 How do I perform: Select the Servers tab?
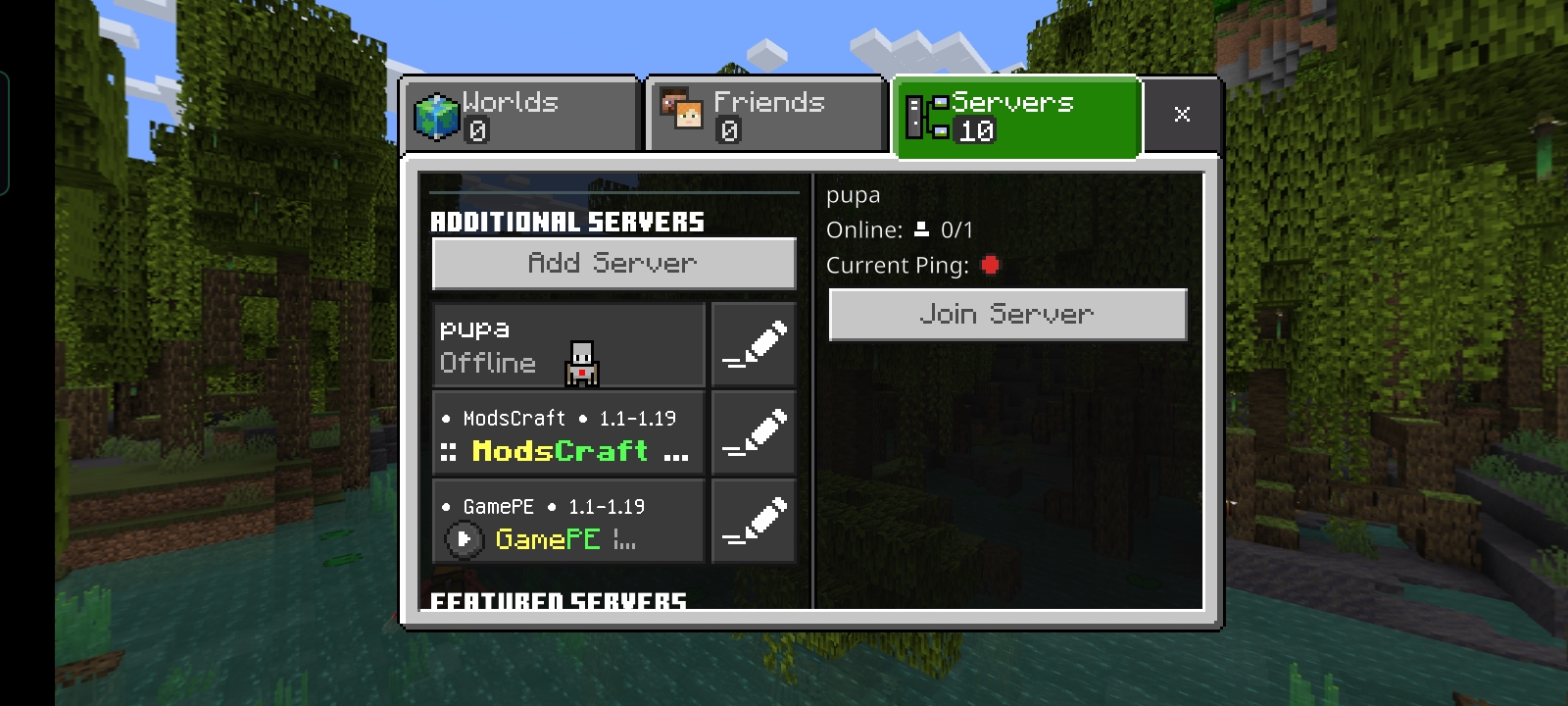1016,116
